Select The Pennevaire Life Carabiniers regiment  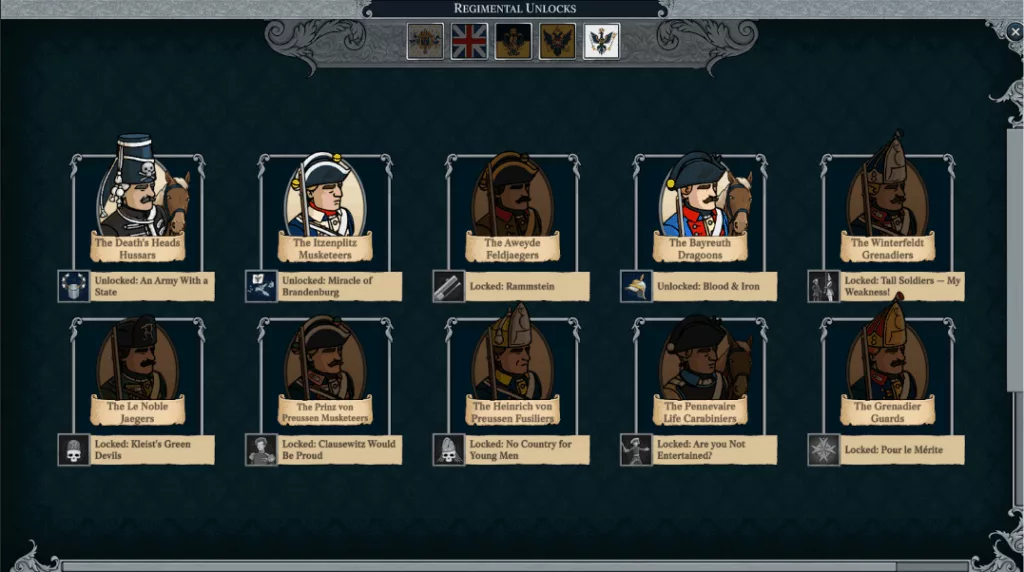point(699,367)
